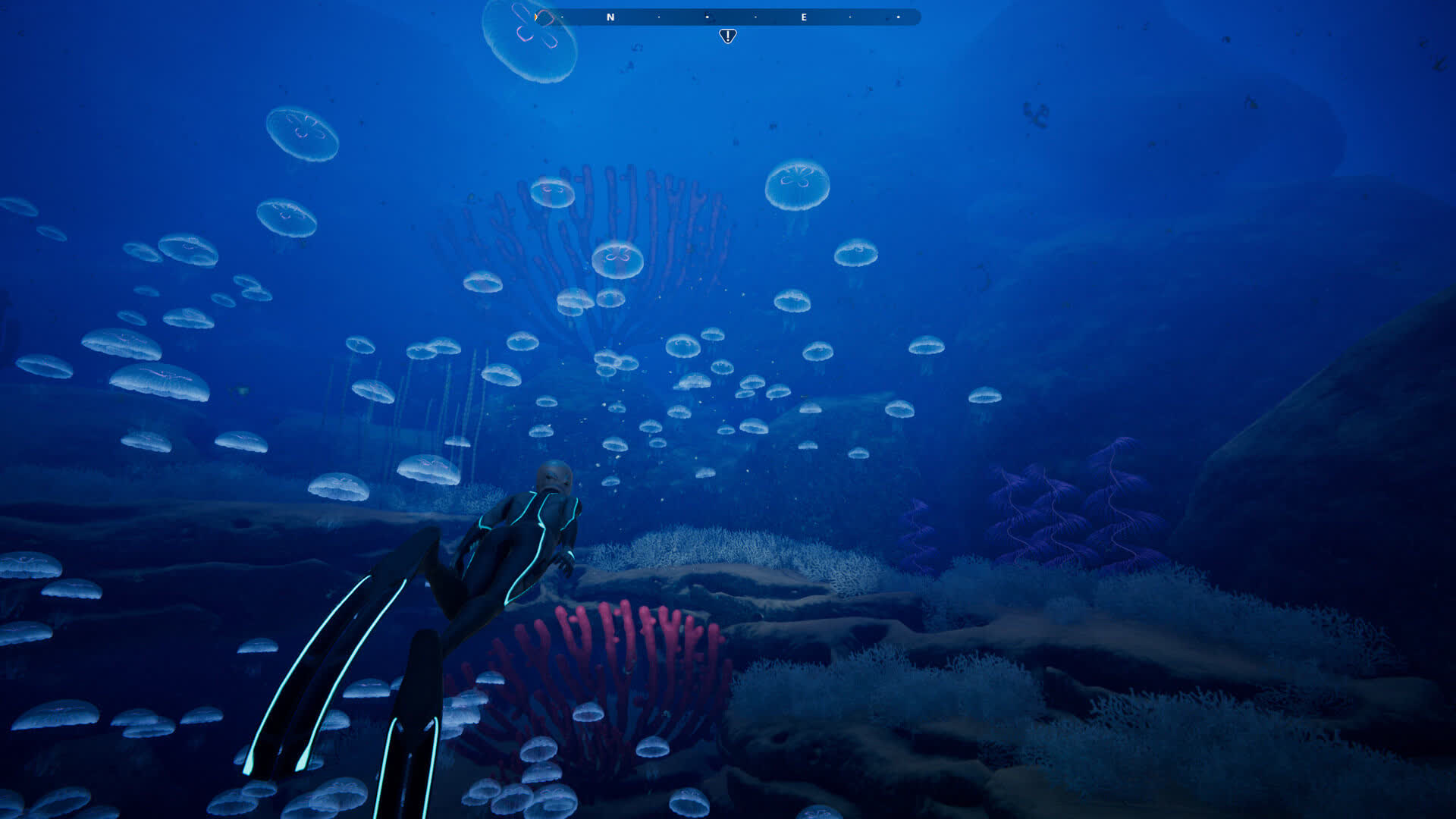Click the E marker on the compass bar
This screenshot has height=819, width=1456.
pyautogui.click(x=804, y=17)
